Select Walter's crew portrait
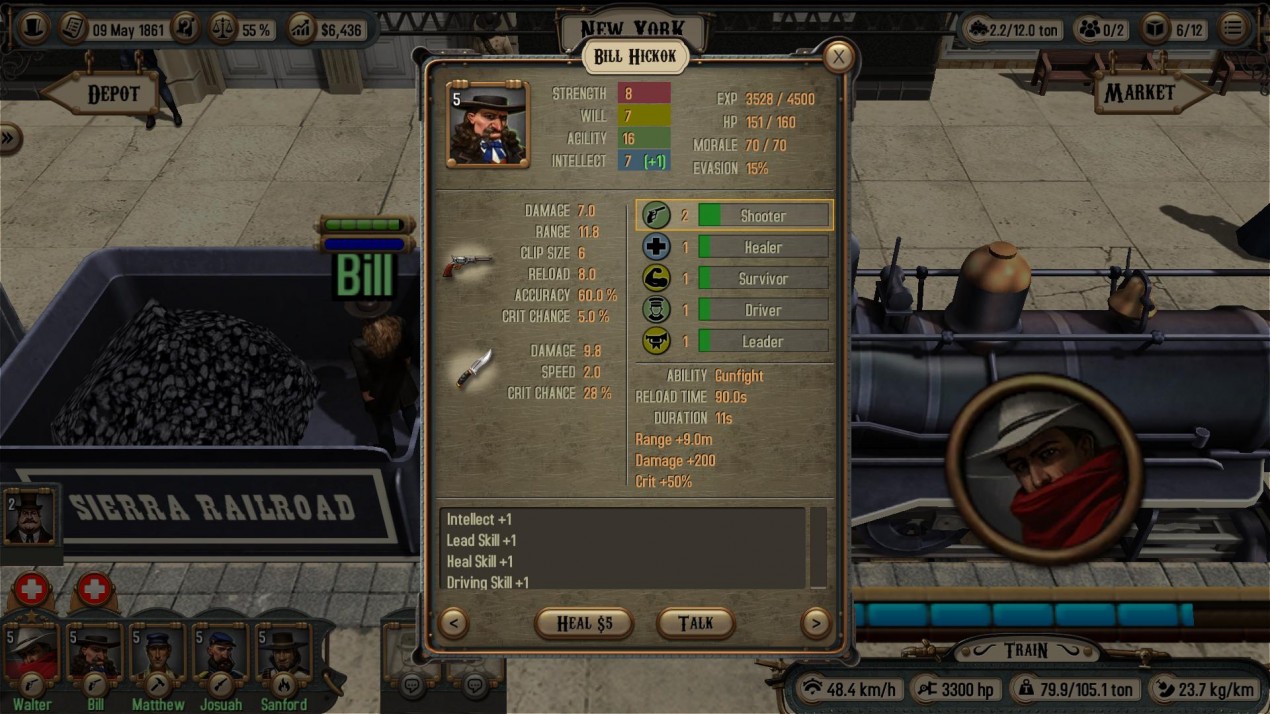The height and width of the screenshot is (714, 1270). (32, 656)
